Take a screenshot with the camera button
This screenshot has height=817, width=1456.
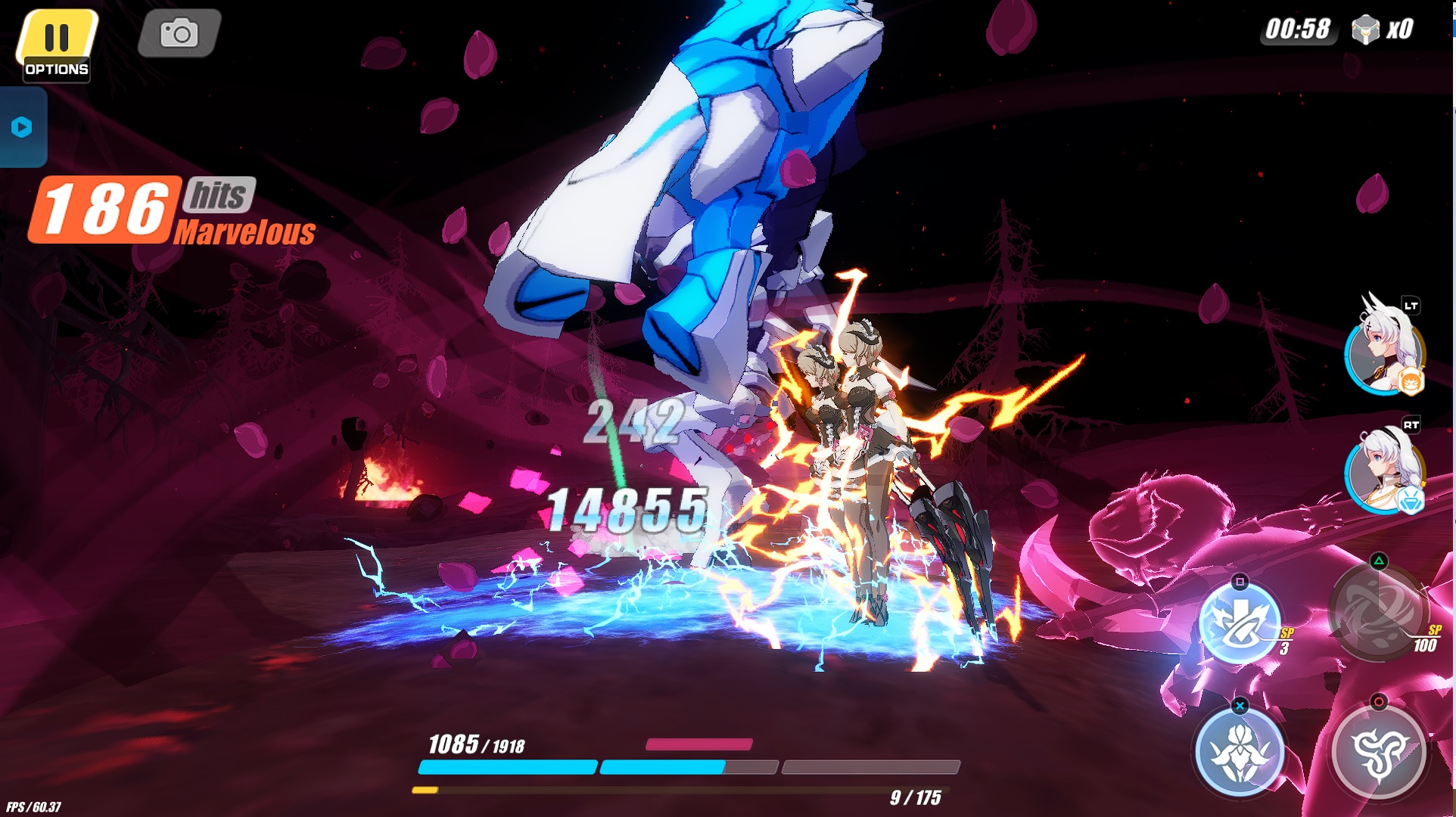click(179, 33)
